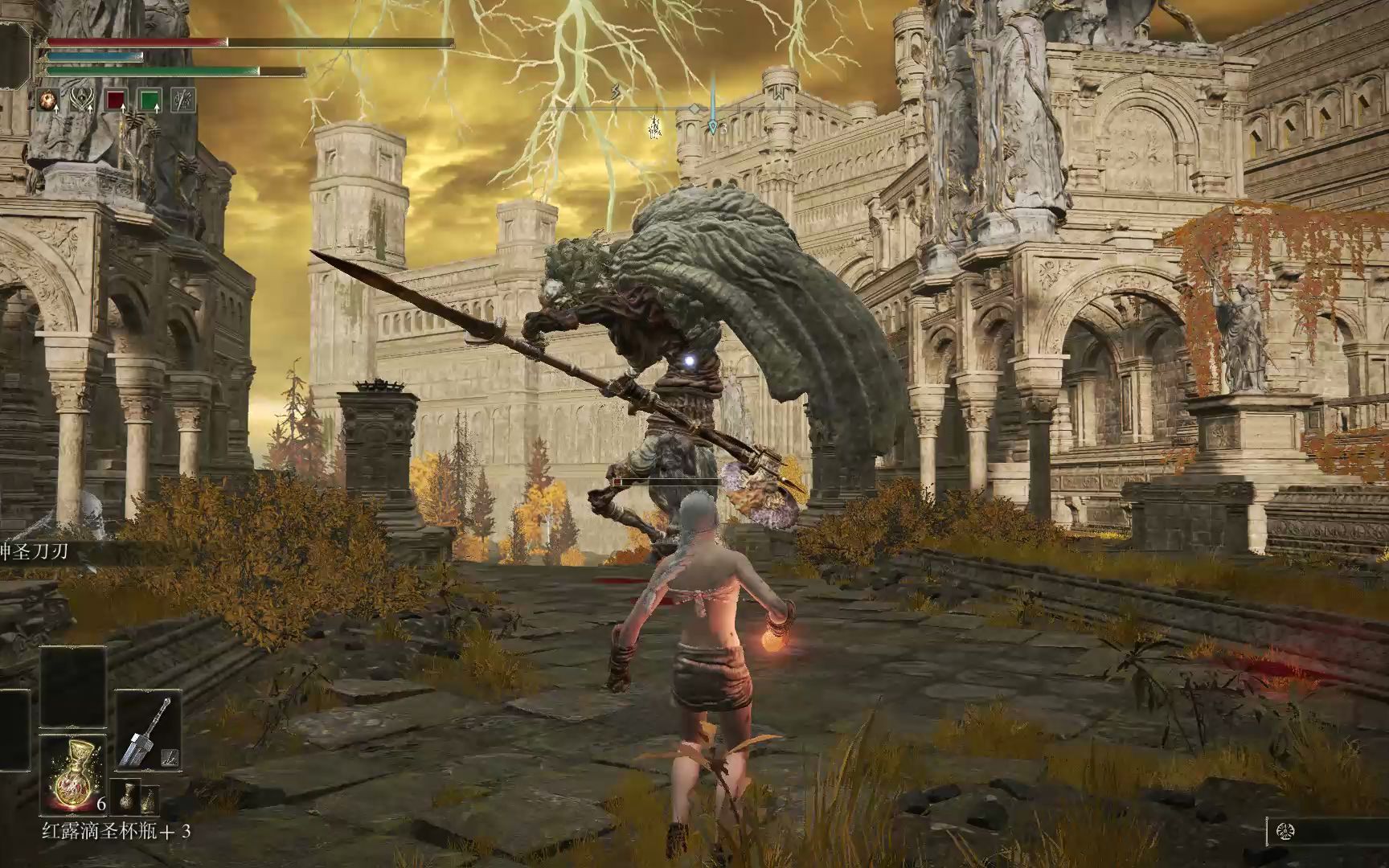Click the red square buff icon
This screenshot has width=1389, height=868.
[x=117, y=100]
